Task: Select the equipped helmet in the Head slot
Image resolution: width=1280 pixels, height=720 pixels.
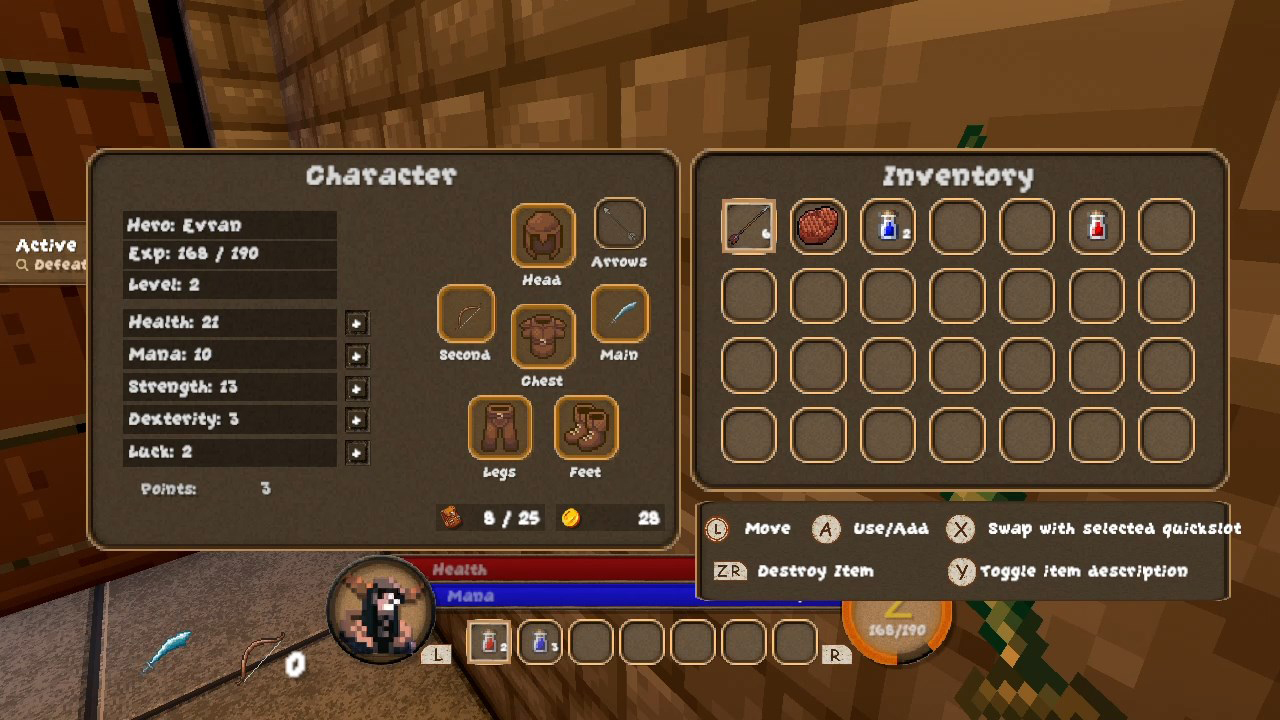Action: 542,236
